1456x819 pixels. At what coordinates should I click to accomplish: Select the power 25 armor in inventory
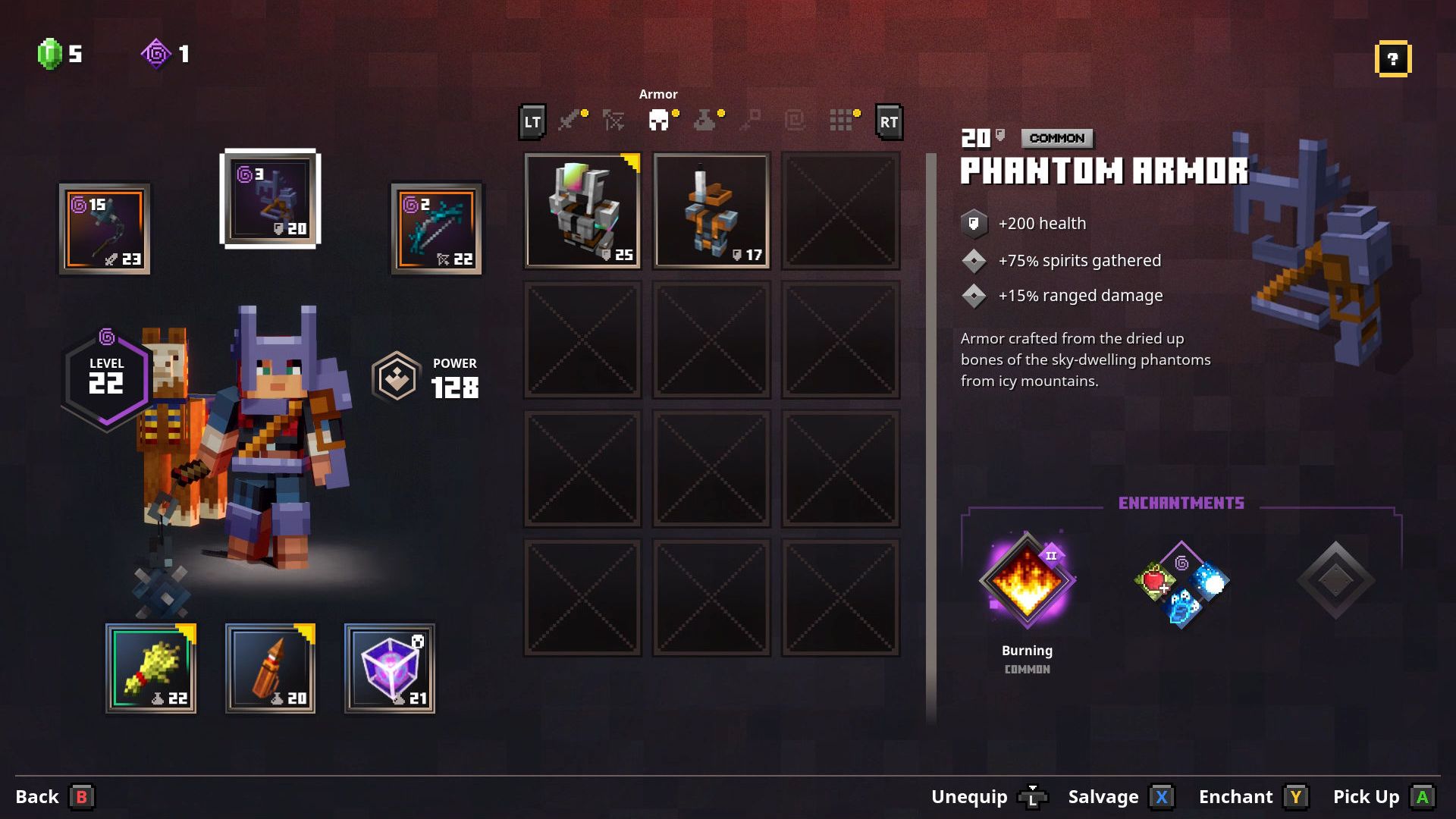pyautogui.click(x=582, y=211)
